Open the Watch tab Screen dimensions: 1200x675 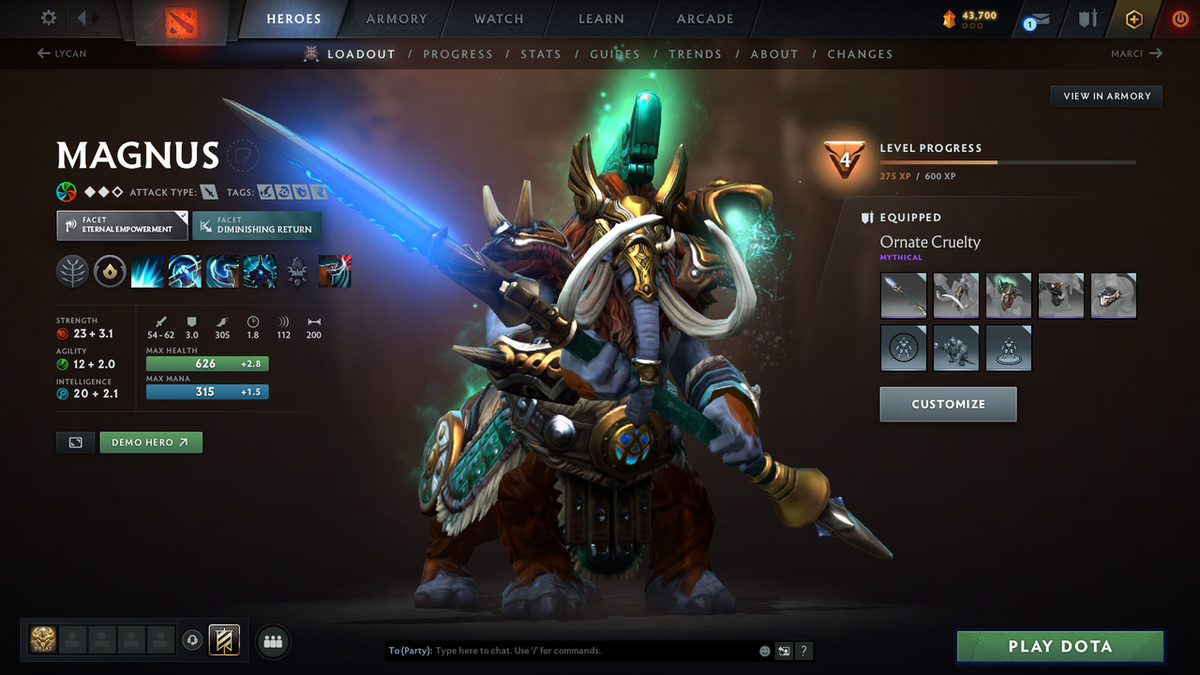(499, 19)
